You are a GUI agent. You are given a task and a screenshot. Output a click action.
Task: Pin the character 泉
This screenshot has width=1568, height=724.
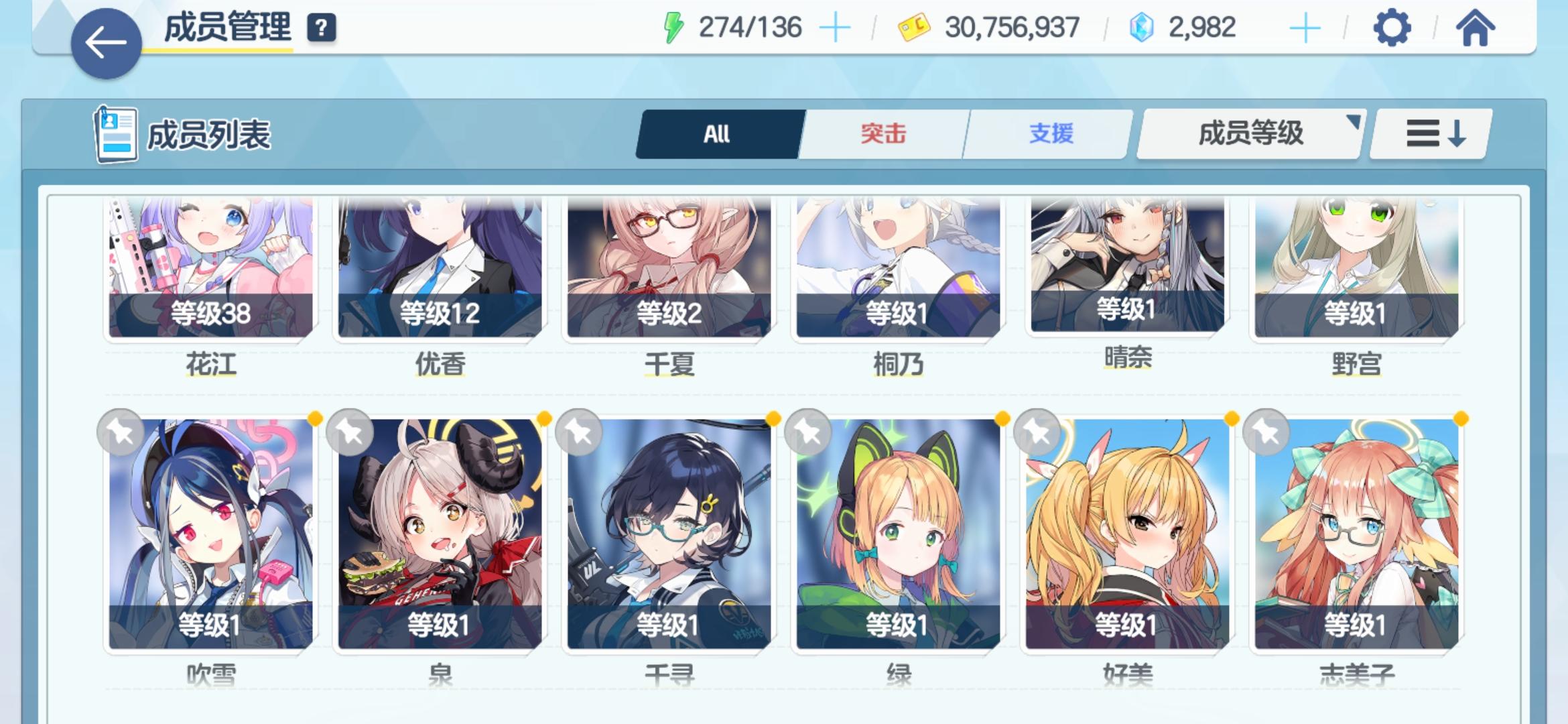[350, 432]
